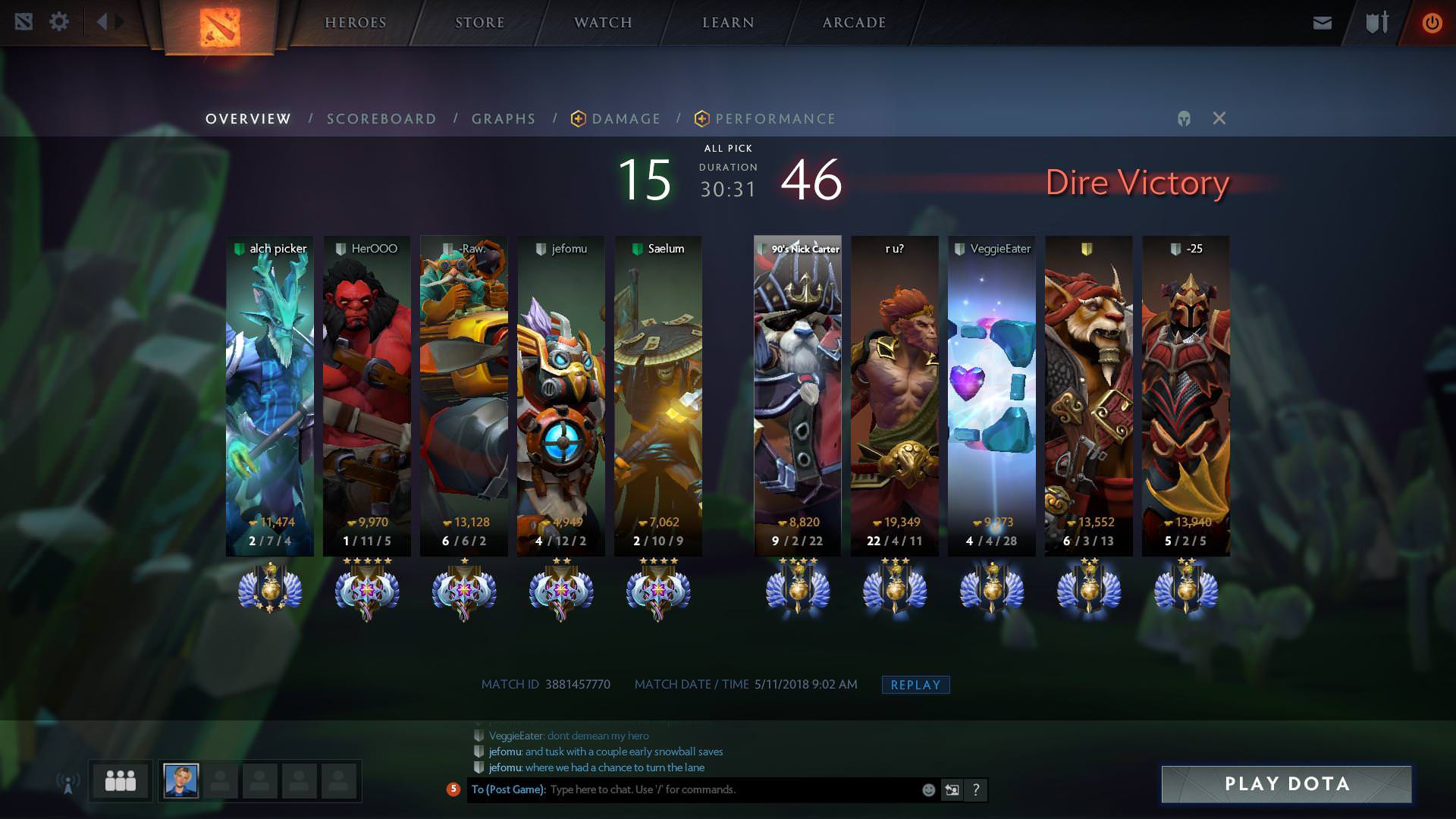Open the Arcade section
Image resolution: width=1456 pixels, height=819 pixels.
click(854, 23)
